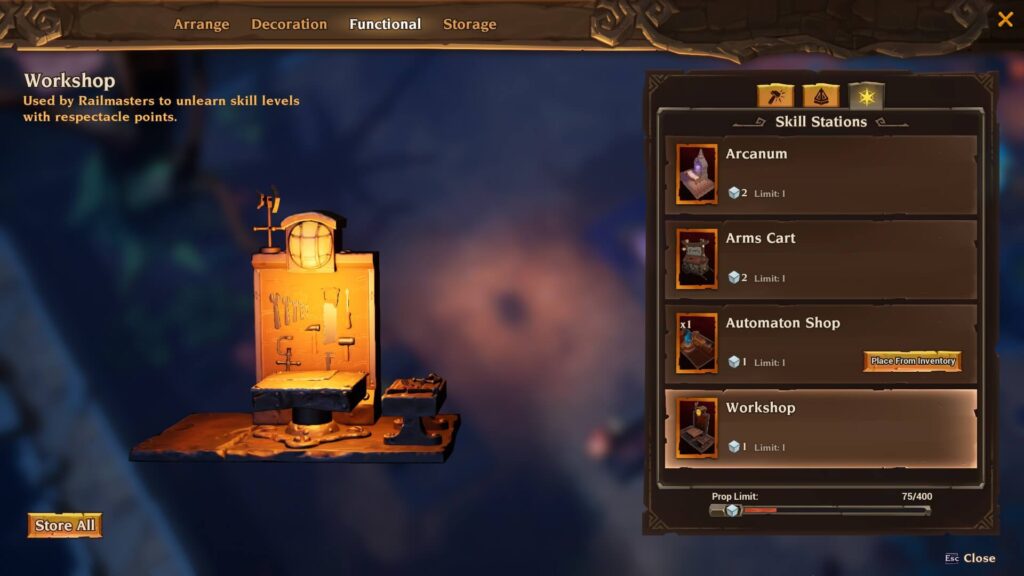Select the star Skill Stations category
Viewport: 1024px width, 576px height.
tap(866, 96)
